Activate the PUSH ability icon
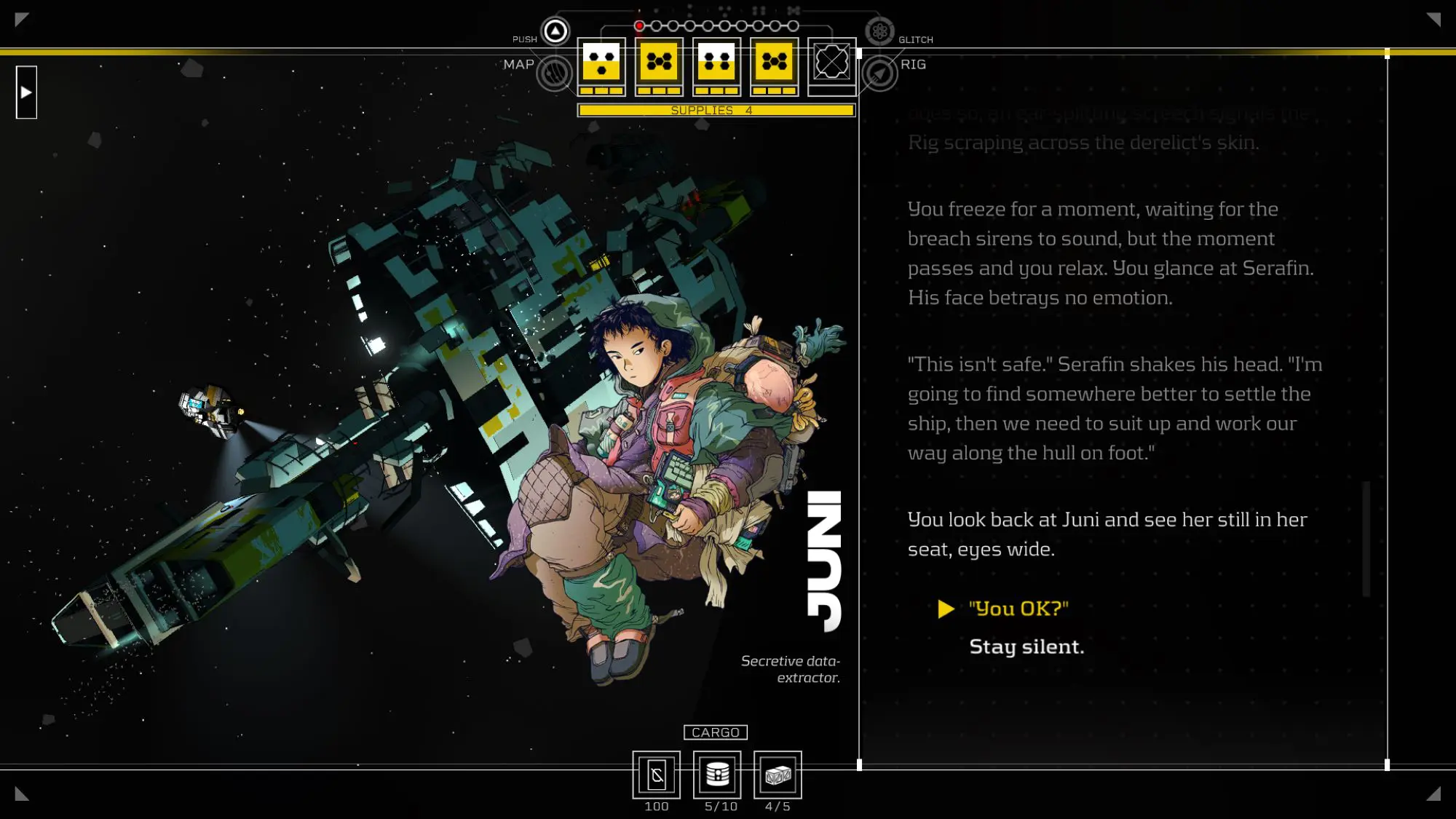 (554, 31)
